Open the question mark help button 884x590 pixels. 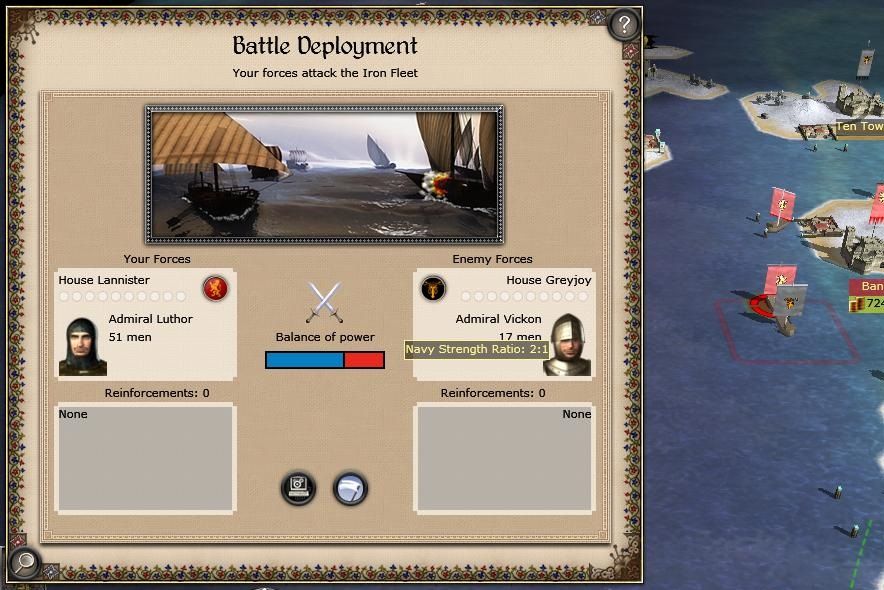[624, 25]
